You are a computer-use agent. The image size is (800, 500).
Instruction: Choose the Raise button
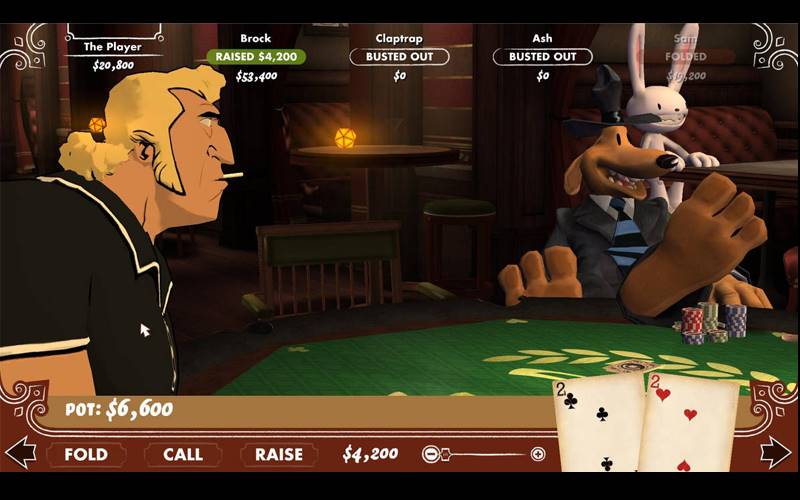pos(279,454)
